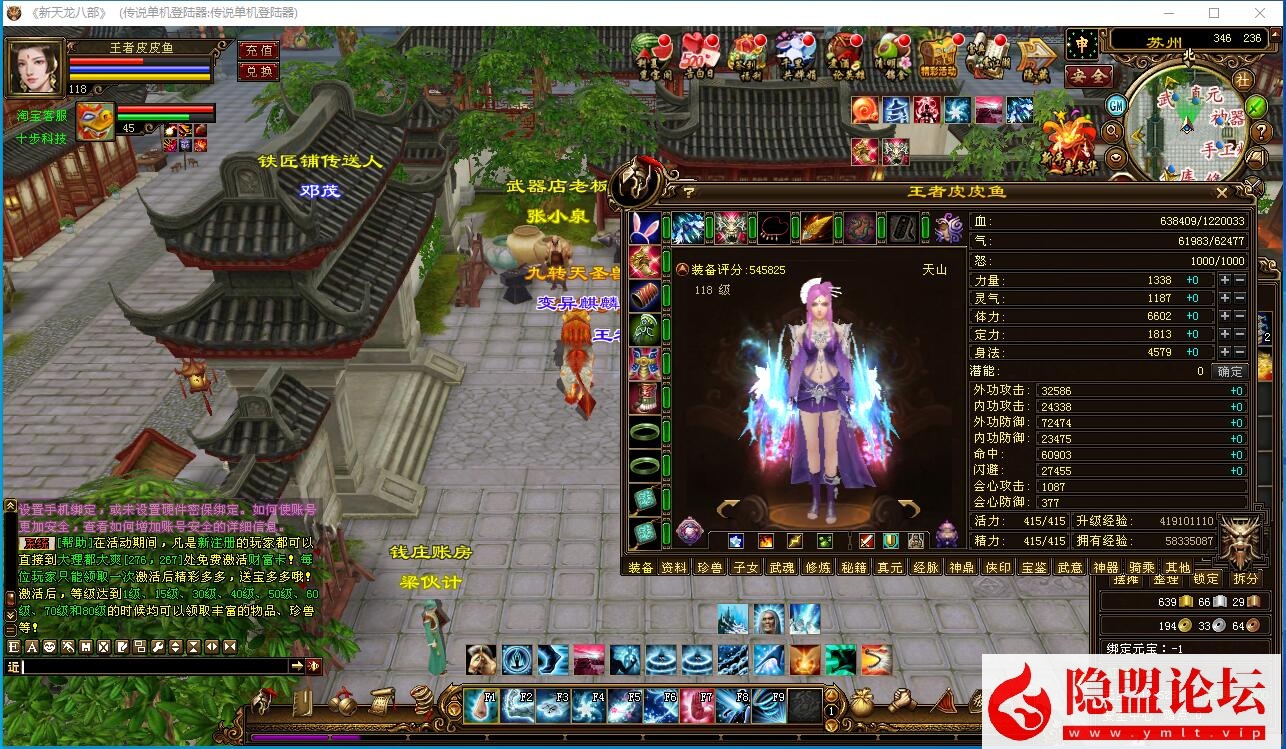The height and width of the screenshot is (749, 1286).
Task: Click the 签到福利 sign-in gift icon
Action: point(745,53)
